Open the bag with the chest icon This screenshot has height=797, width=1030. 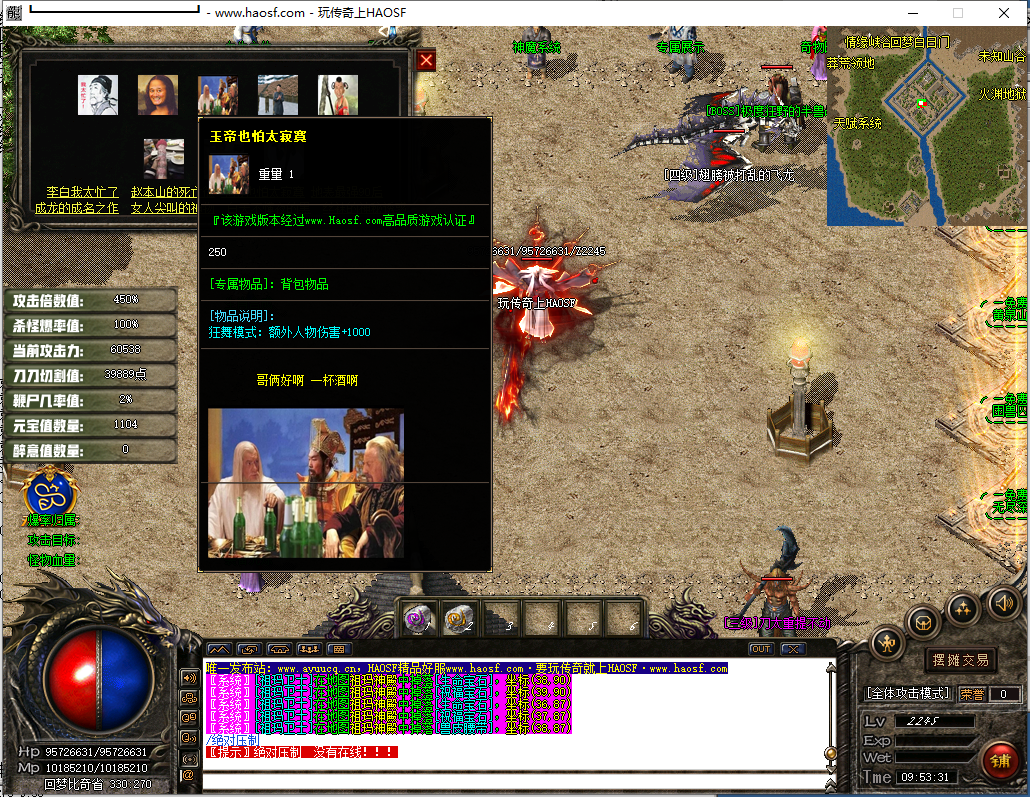923,622
